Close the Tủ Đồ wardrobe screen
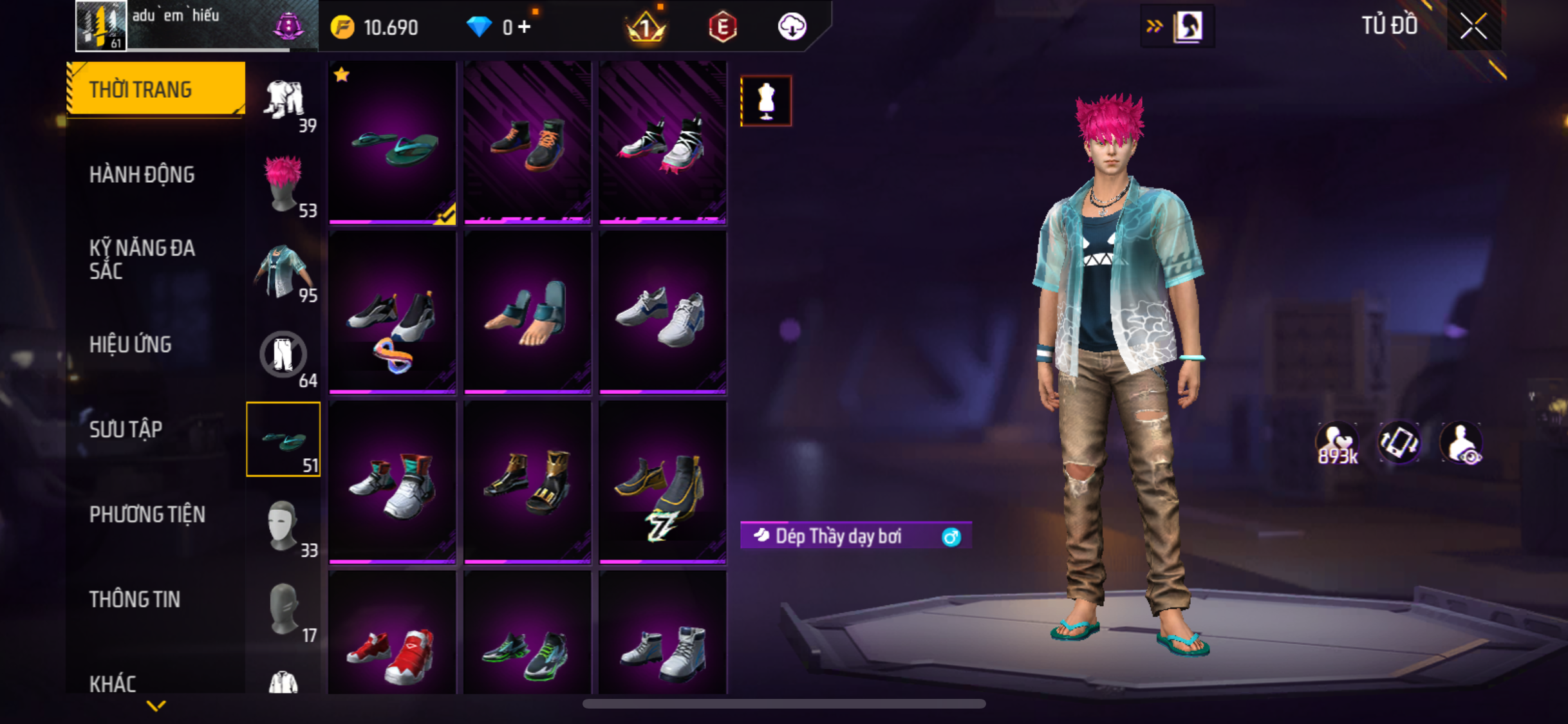Screen dimensions: 1568x724 pos(1473,26)
